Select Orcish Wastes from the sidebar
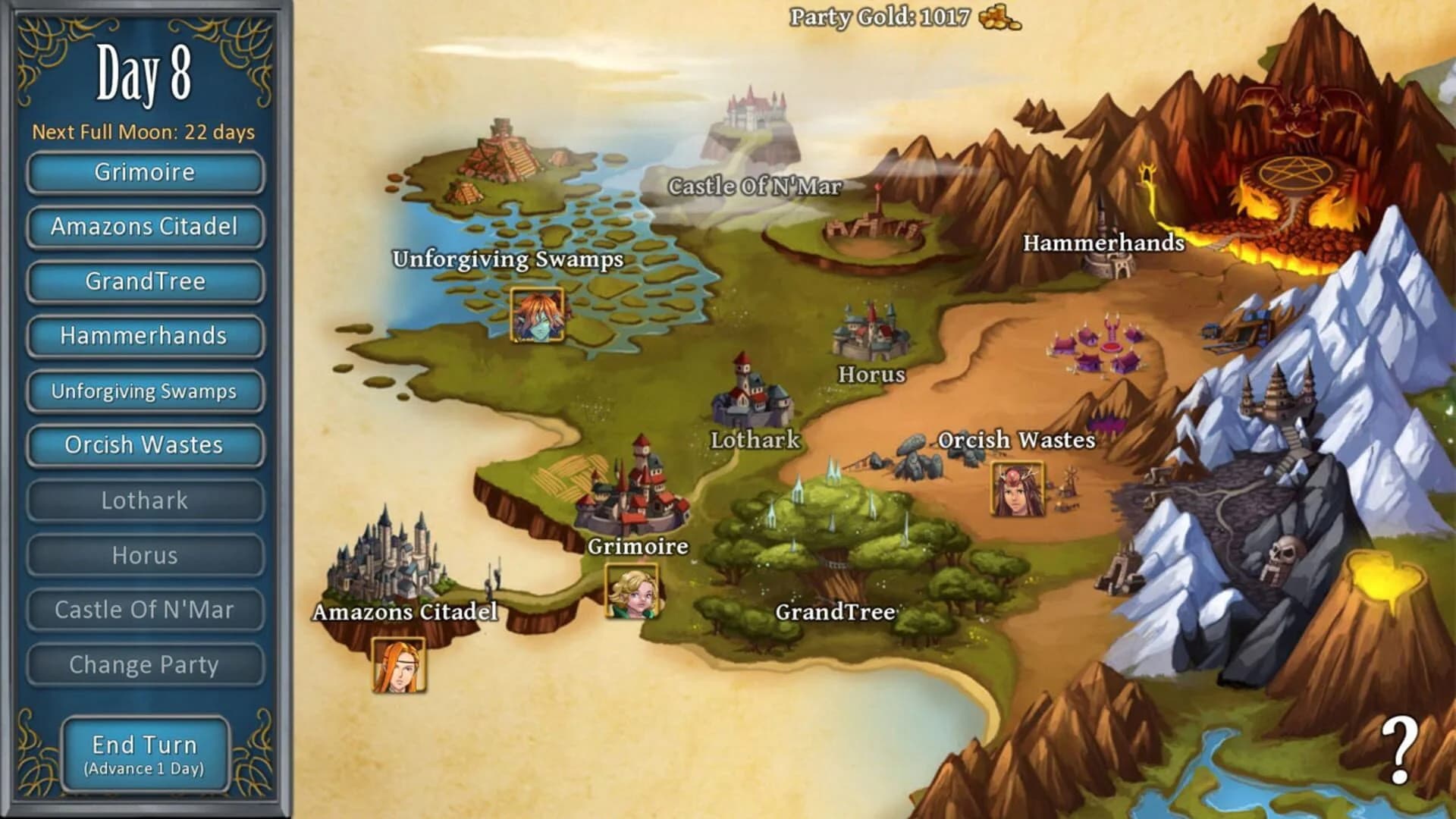 [x=144, y=445]
